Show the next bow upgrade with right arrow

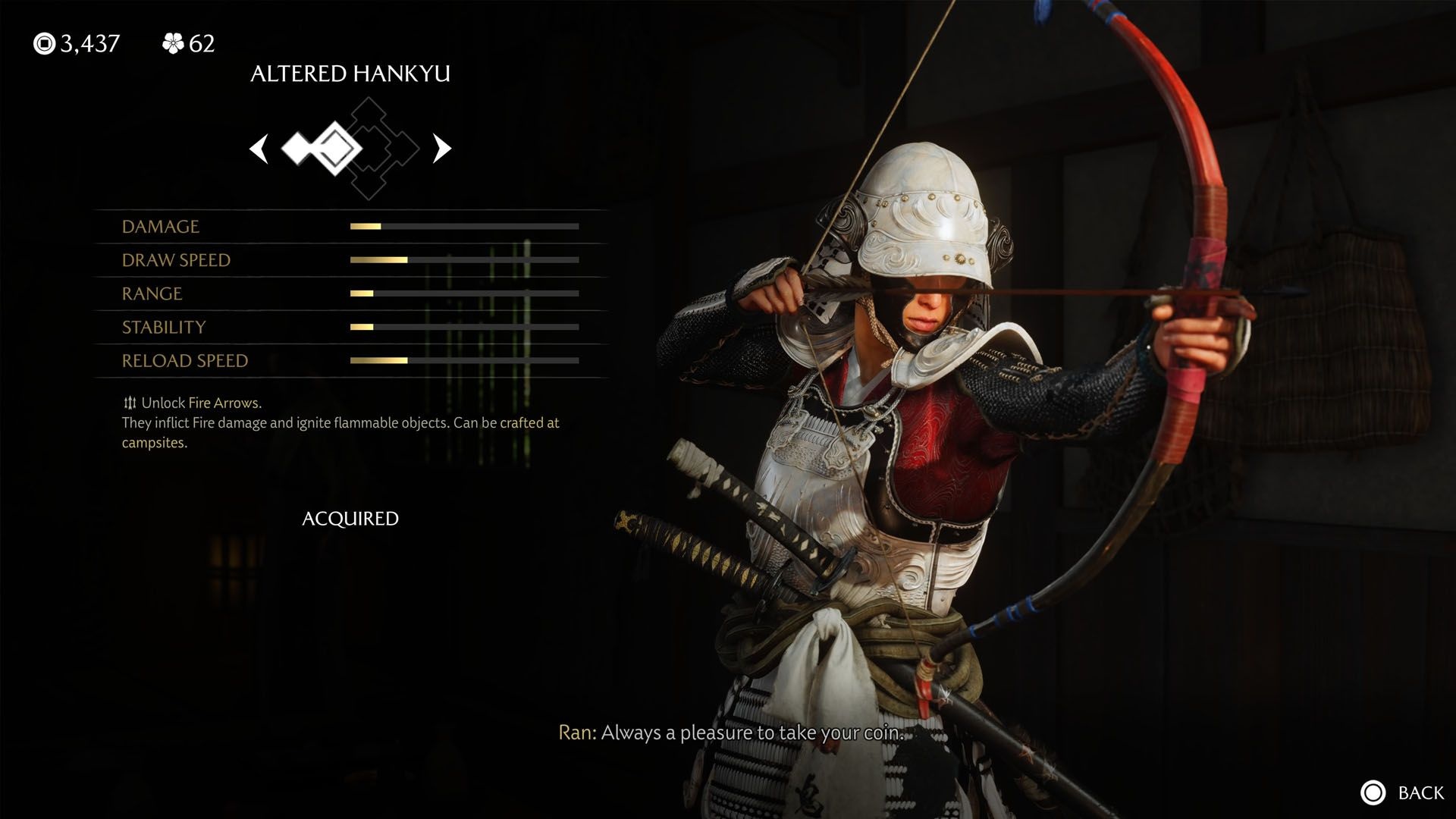click(x=441, y=149)
